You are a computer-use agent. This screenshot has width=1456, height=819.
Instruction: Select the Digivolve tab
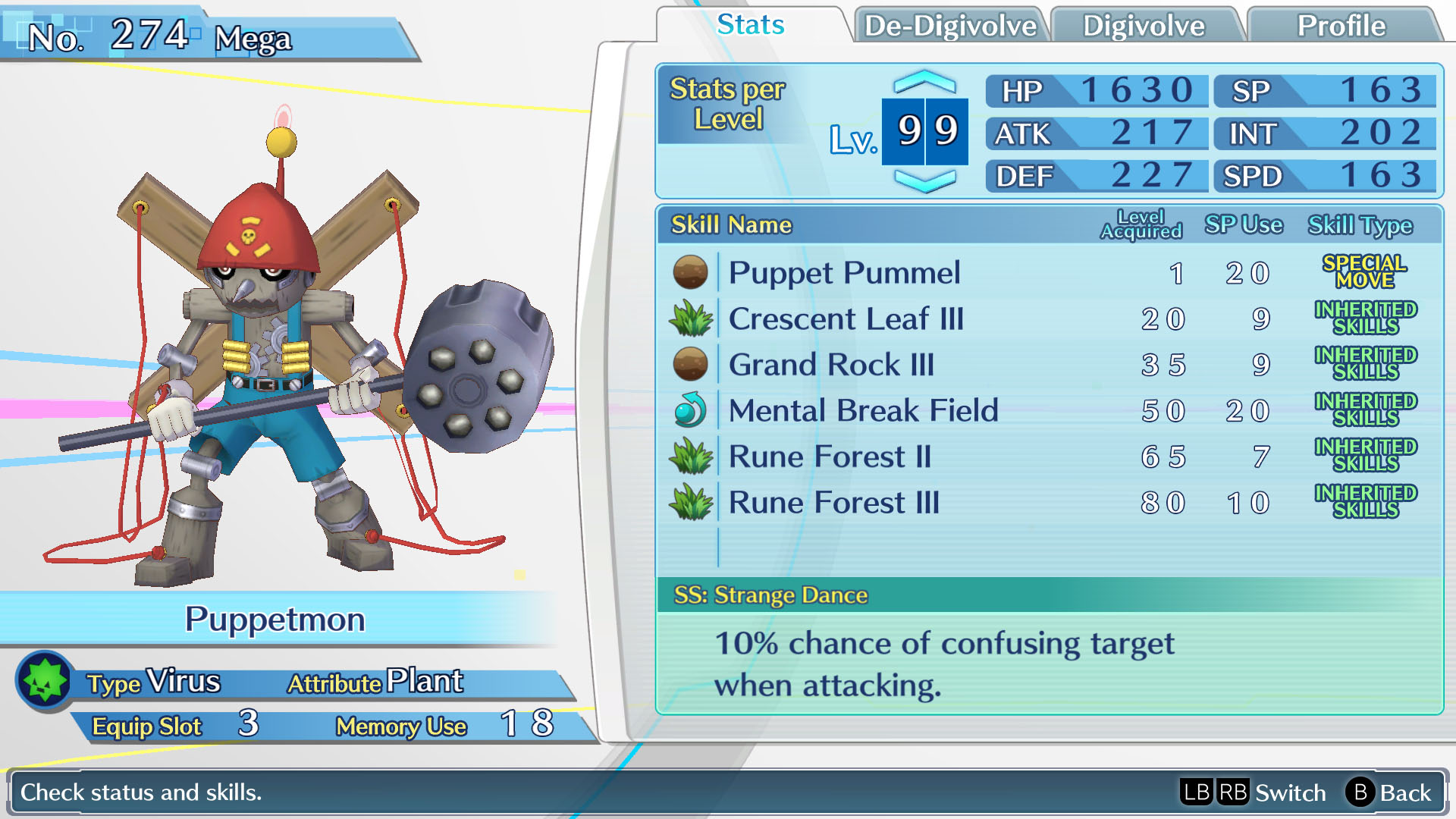[x=1144, y=26]
